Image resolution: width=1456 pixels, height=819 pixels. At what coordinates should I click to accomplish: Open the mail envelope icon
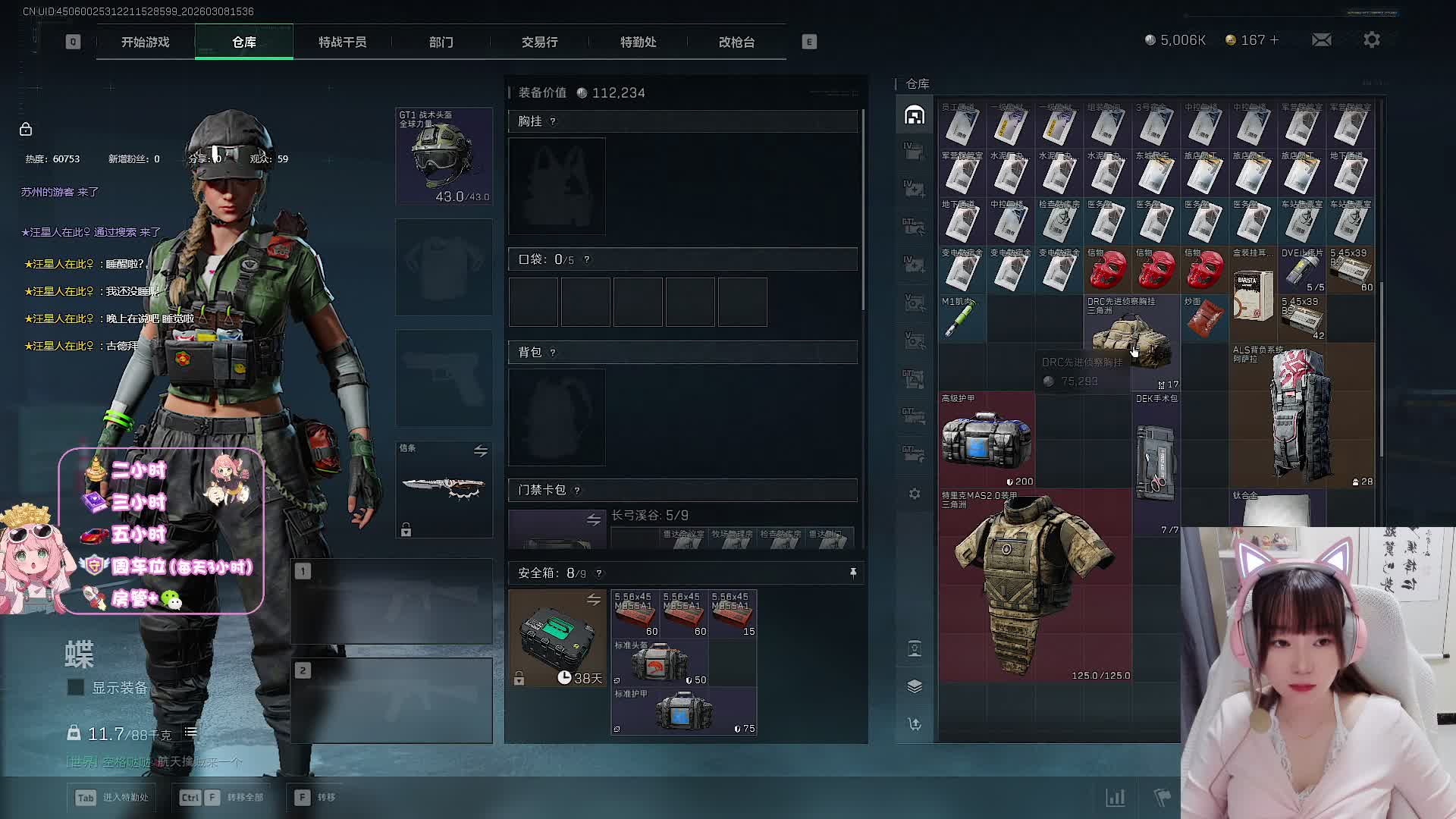click(1321, 39)
